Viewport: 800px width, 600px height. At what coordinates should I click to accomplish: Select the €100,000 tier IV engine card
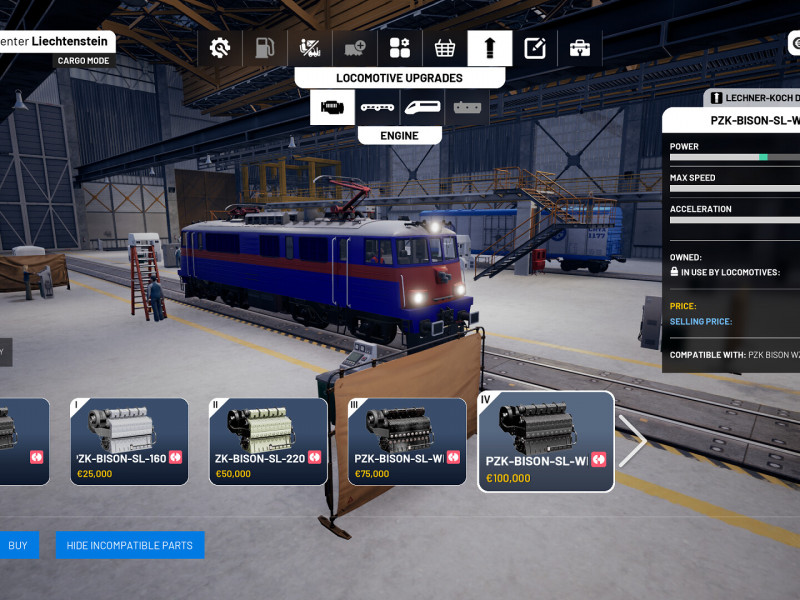click(x=546, y=441)
